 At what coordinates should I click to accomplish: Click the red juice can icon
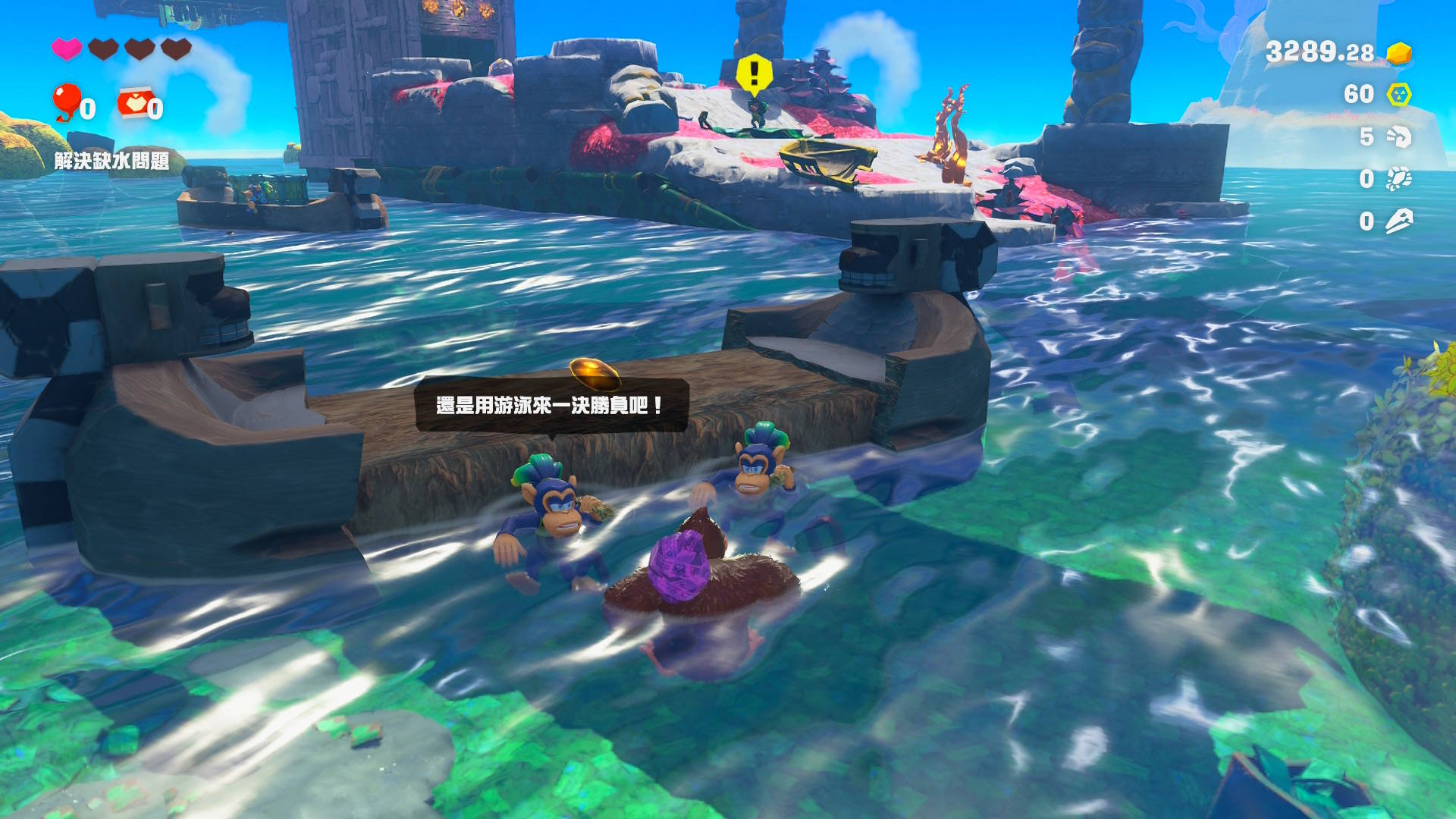[x=134, y=103]
